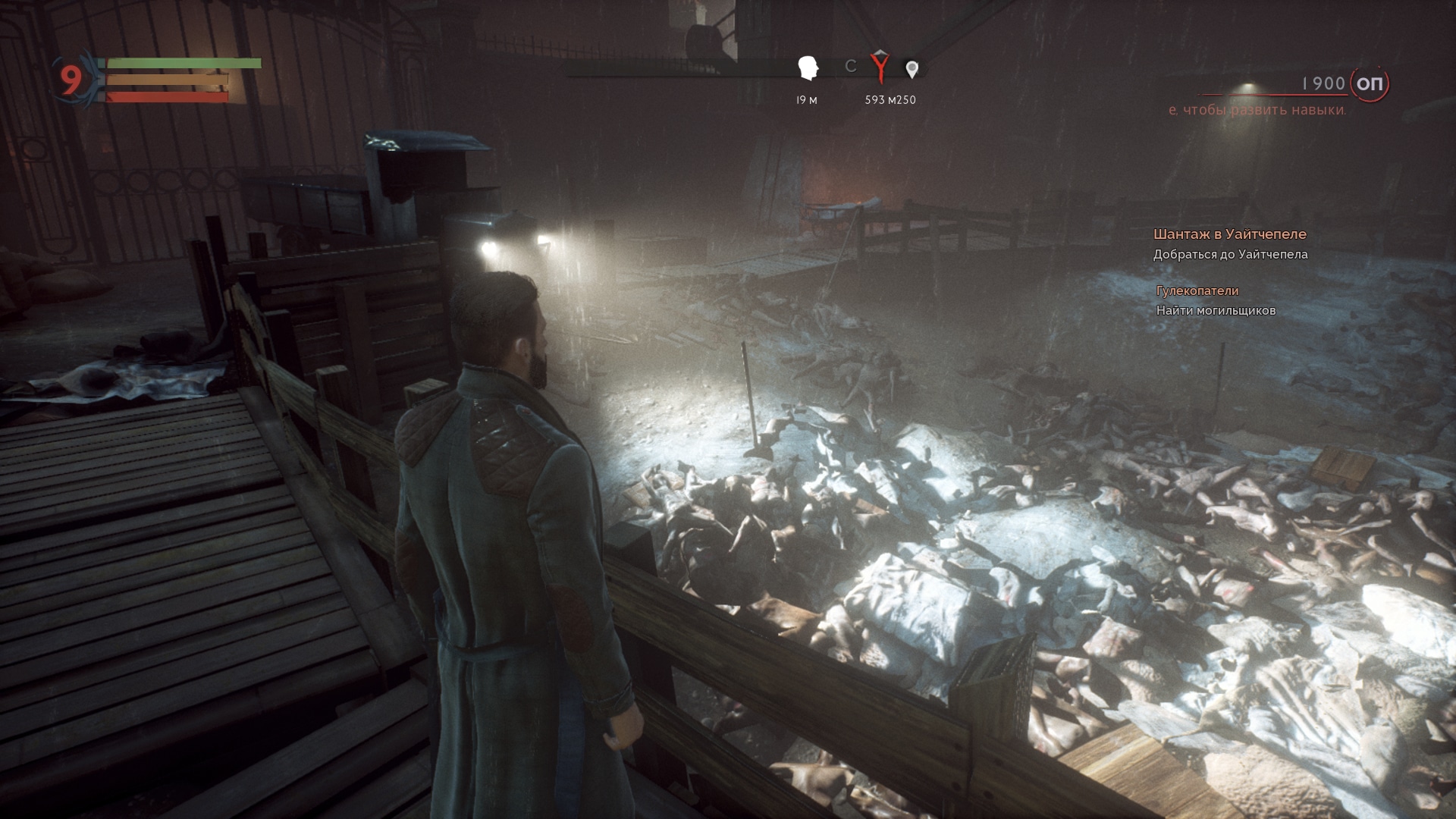Click the white head silhouette on the compass
Screen dimensions: 1456x819
807,67
